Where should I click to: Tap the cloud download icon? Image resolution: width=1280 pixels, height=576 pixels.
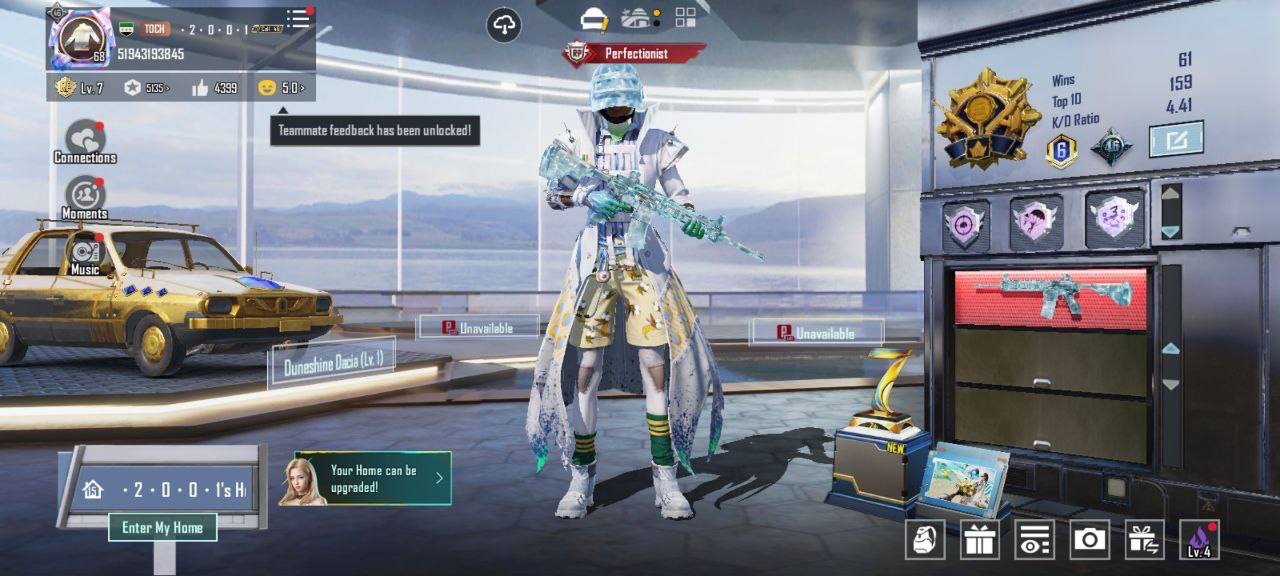click(x=504, y=25)
